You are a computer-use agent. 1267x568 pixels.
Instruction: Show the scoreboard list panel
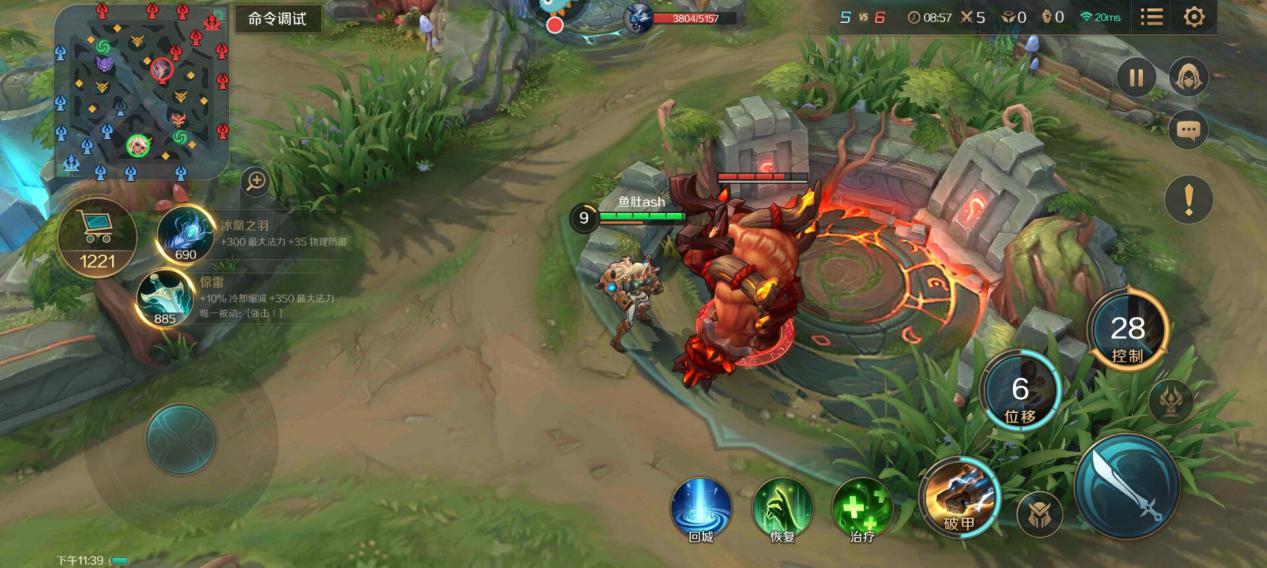tap(1152, 17)
